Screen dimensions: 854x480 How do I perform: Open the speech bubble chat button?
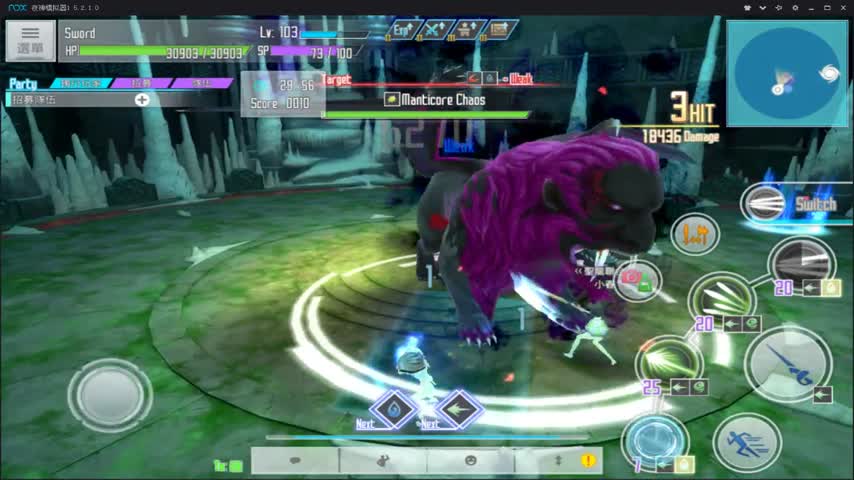[x=295, y=460]
